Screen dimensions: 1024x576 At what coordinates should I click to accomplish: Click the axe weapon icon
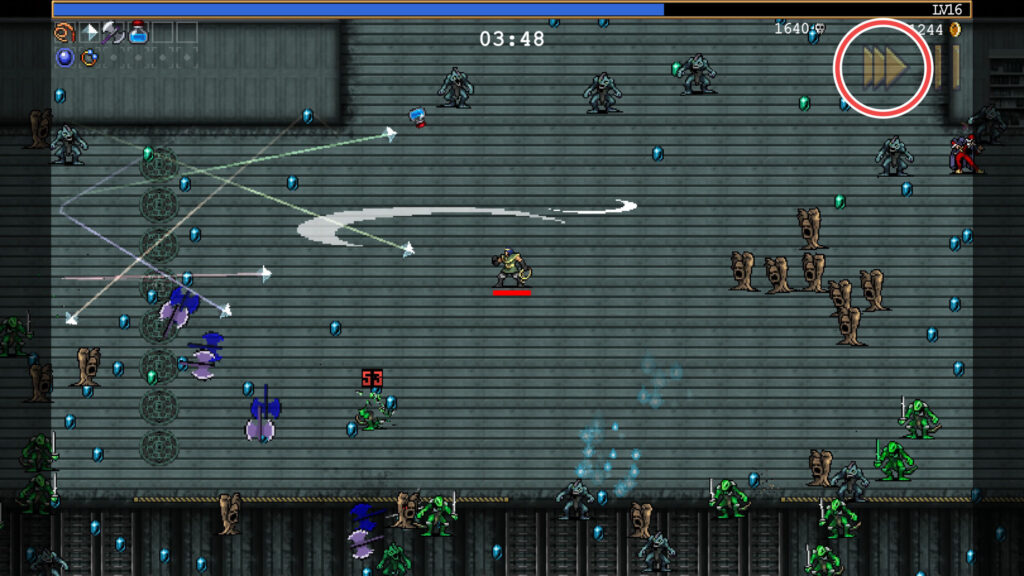(x=113, y=33)
